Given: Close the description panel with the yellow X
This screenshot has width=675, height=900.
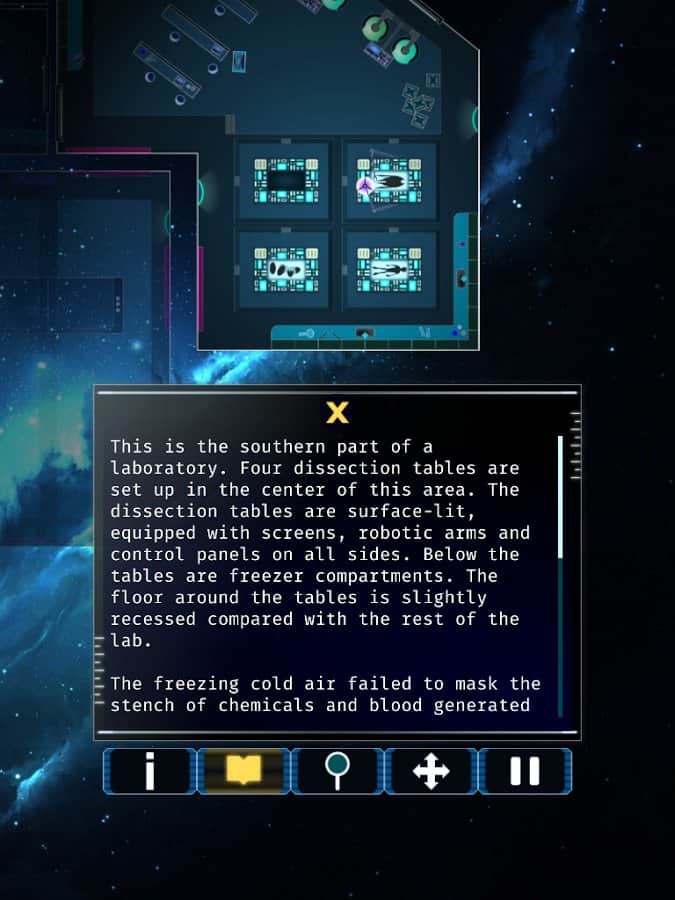Looking at the screenshot, I should click(337, 412).
